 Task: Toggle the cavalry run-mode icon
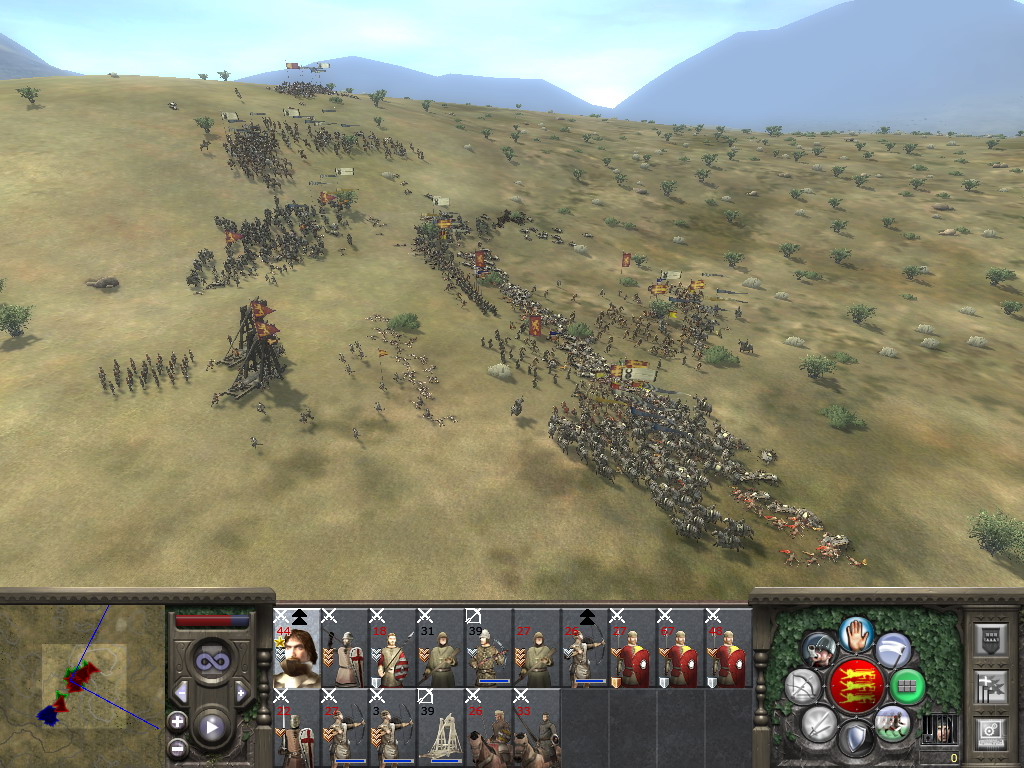pyautogui.click(x=892, y=722)
